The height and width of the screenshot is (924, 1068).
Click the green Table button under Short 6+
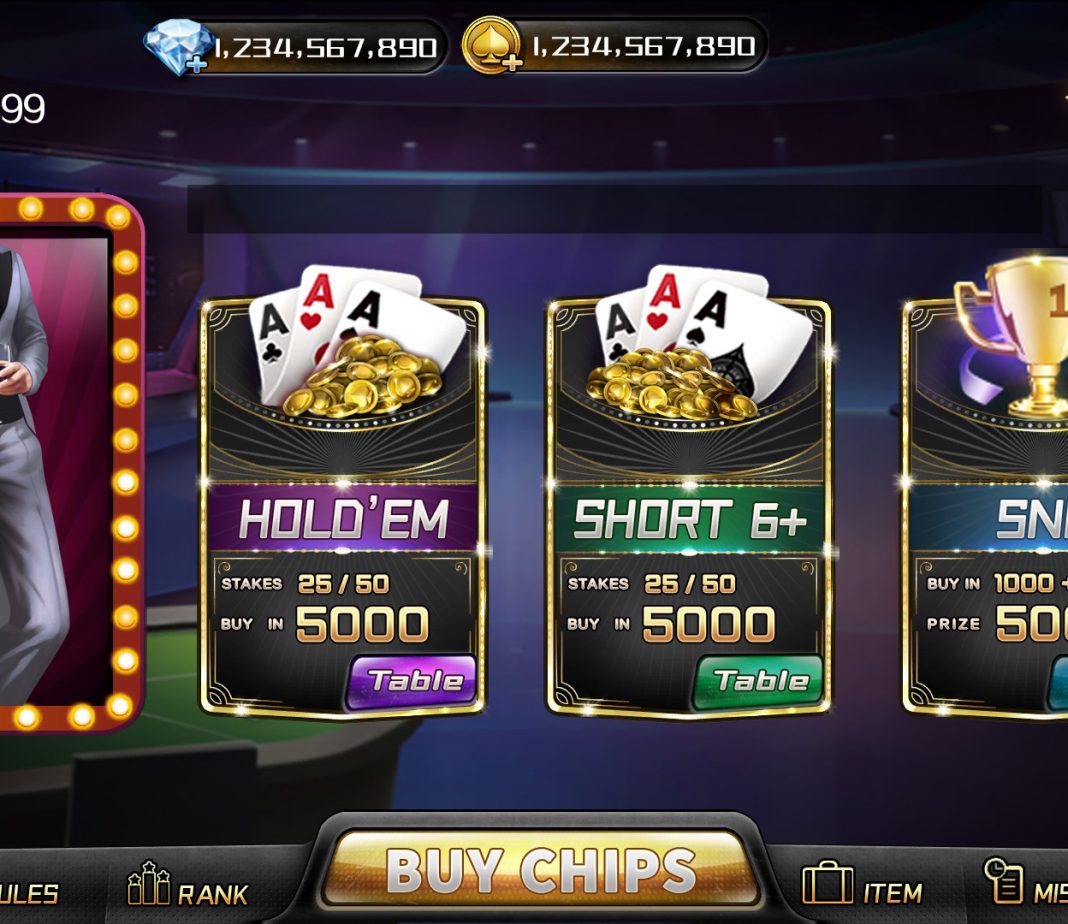click(760, 682)
